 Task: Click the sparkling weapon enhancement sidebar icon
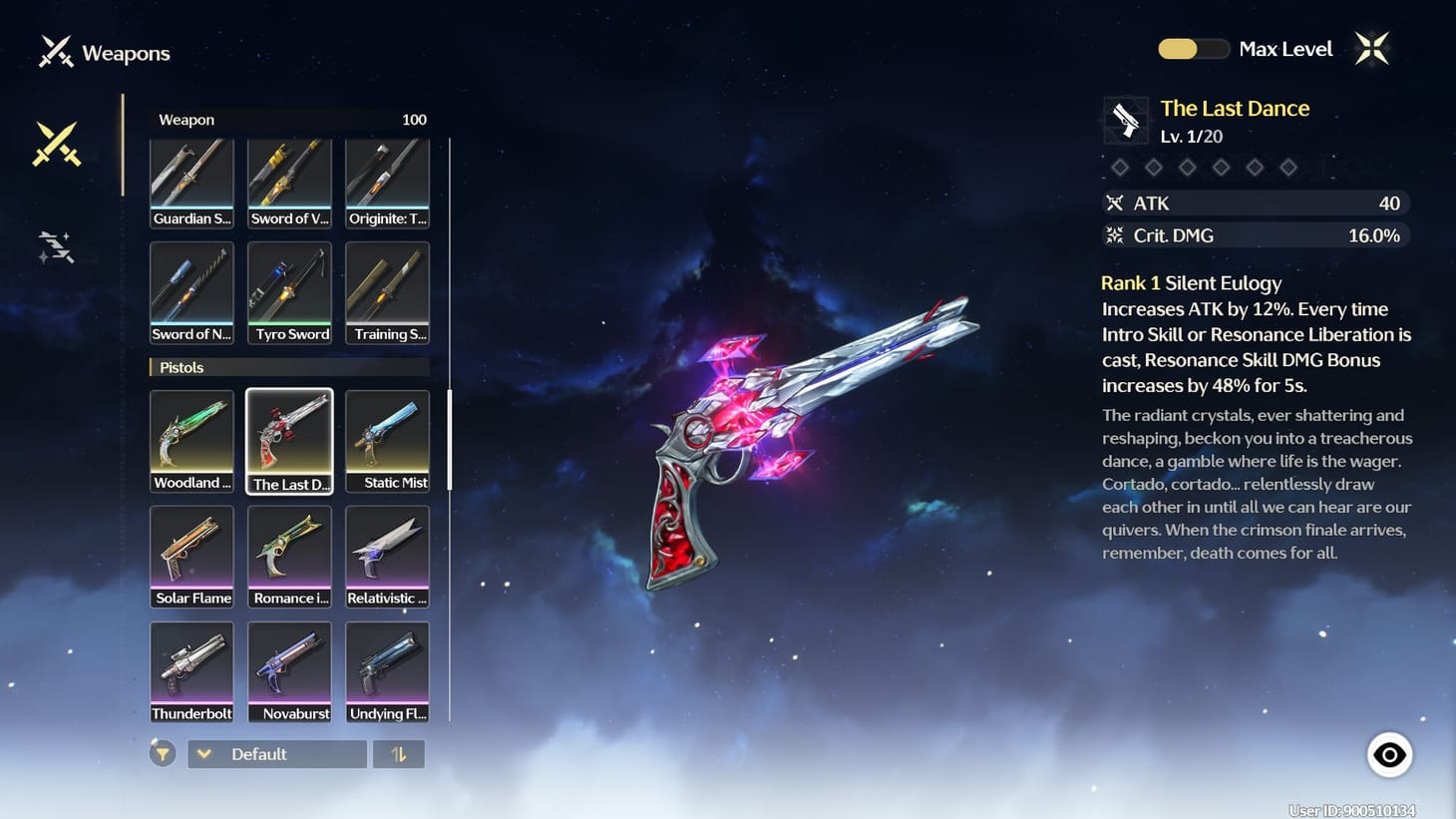57,246
